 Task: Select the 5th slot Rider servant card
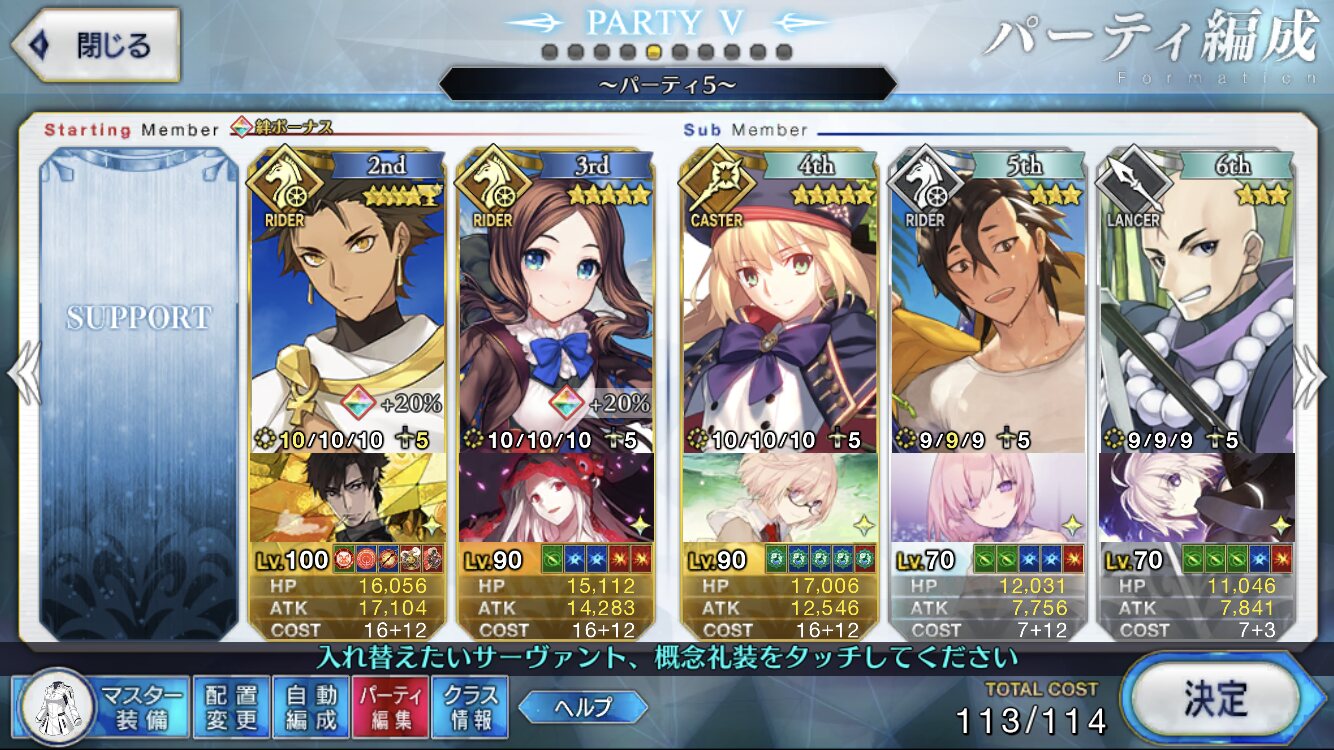(x=988, y=300)
